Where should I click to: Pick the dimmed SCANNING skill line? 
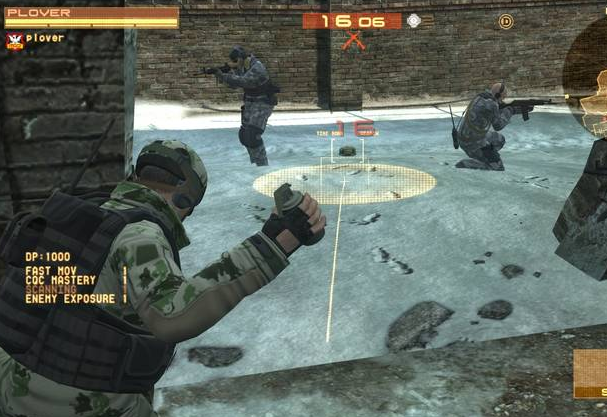pyautogui.click(x=48, y=289)
